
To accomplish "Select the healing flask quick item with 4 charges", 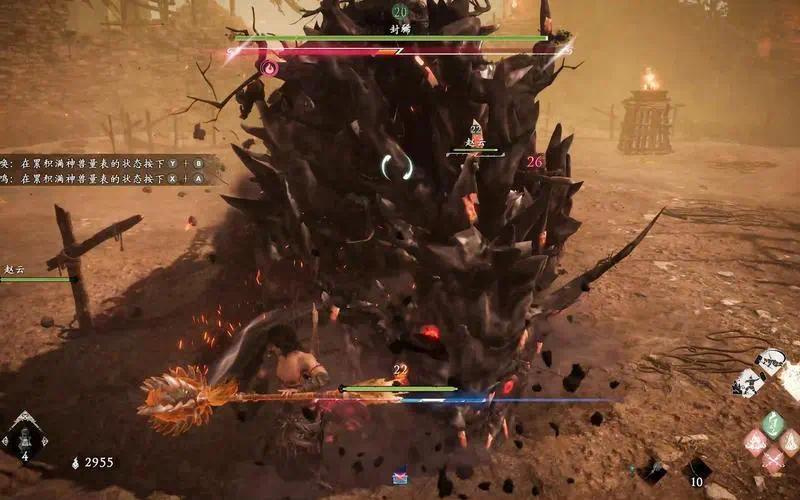I will (24, 438).
